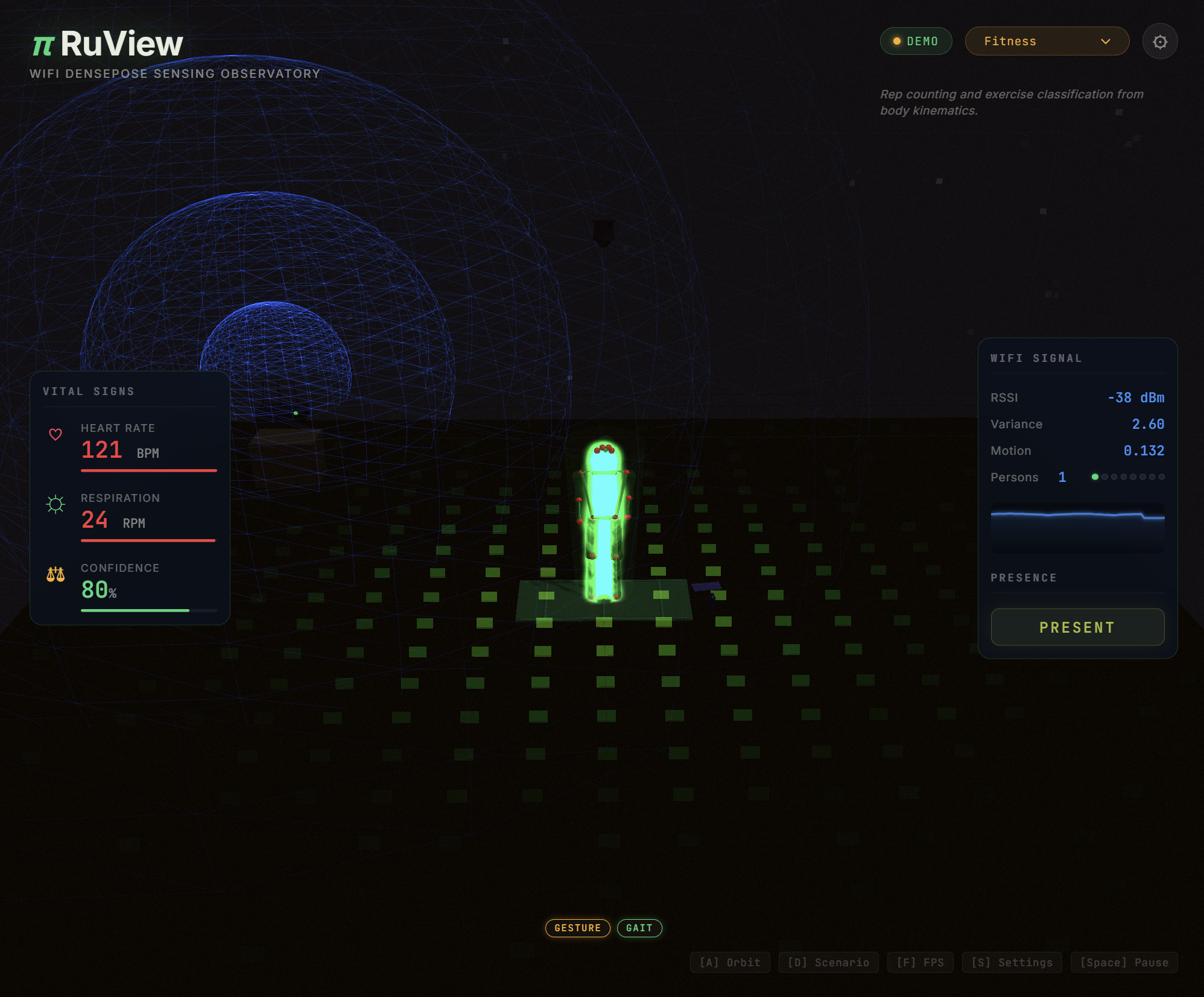Select the highlighted person dot indicator

1096,476
